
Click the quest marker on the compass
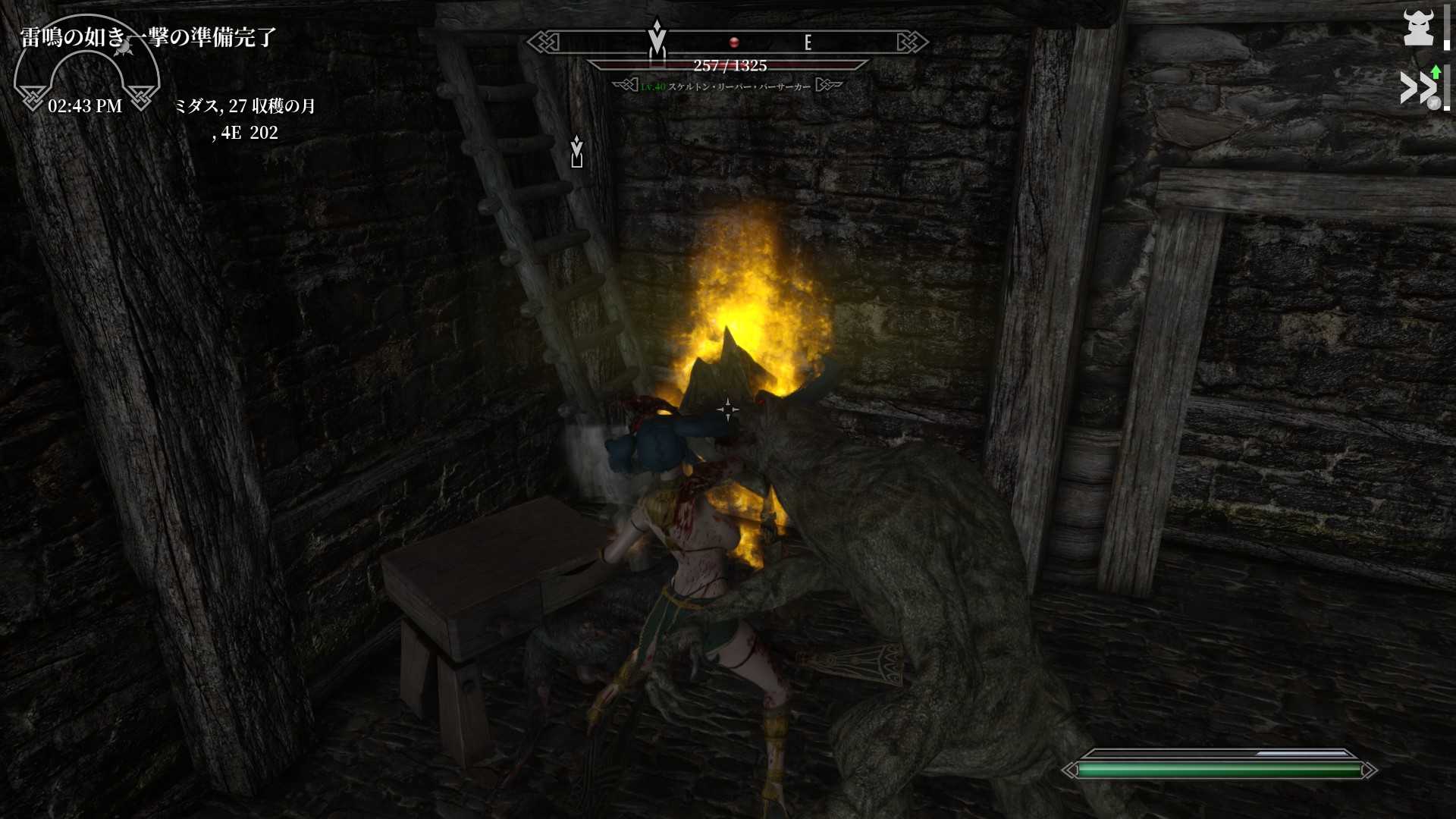657,38
